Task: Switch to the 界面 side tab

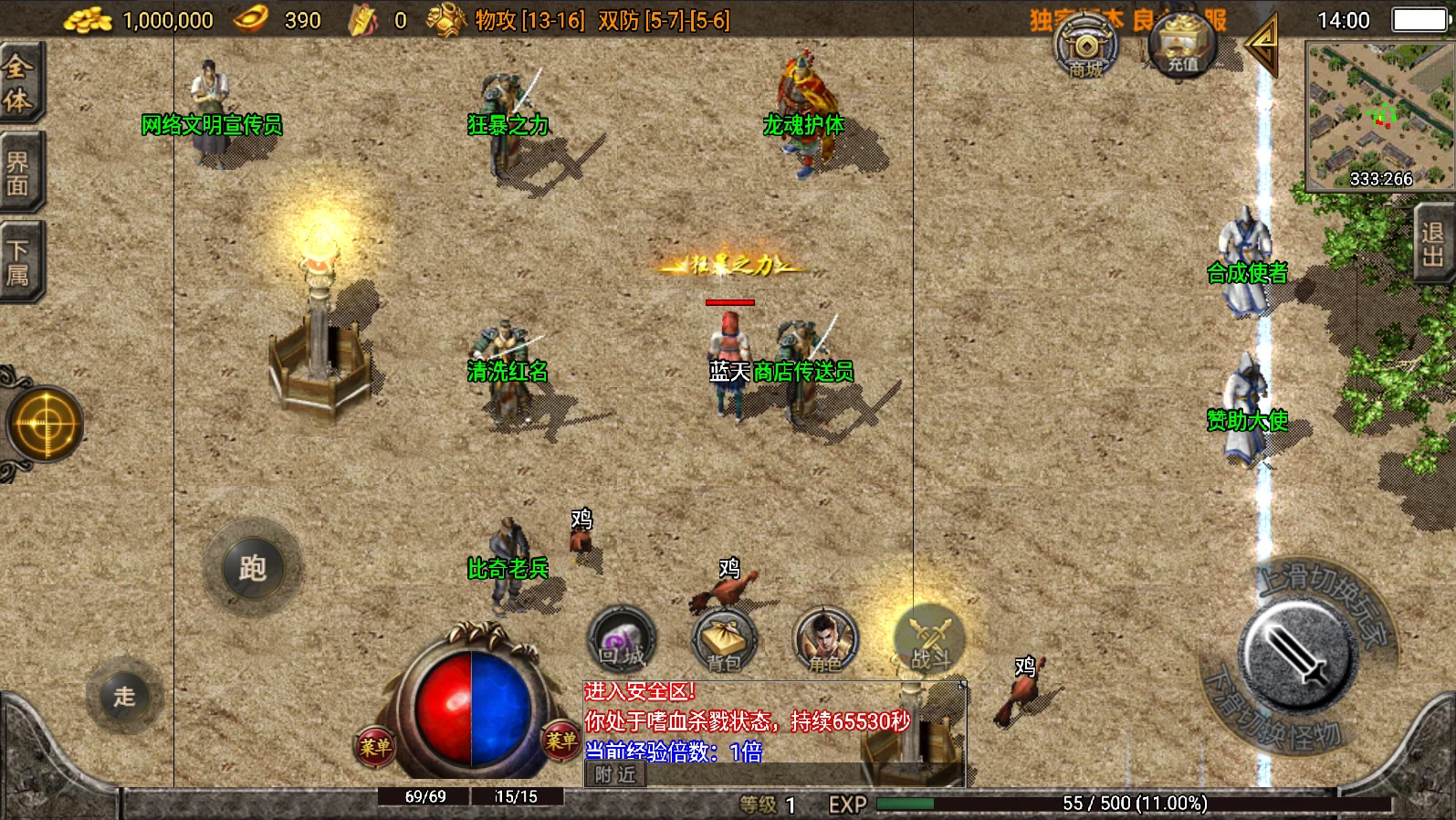Action: click(18, 173)
